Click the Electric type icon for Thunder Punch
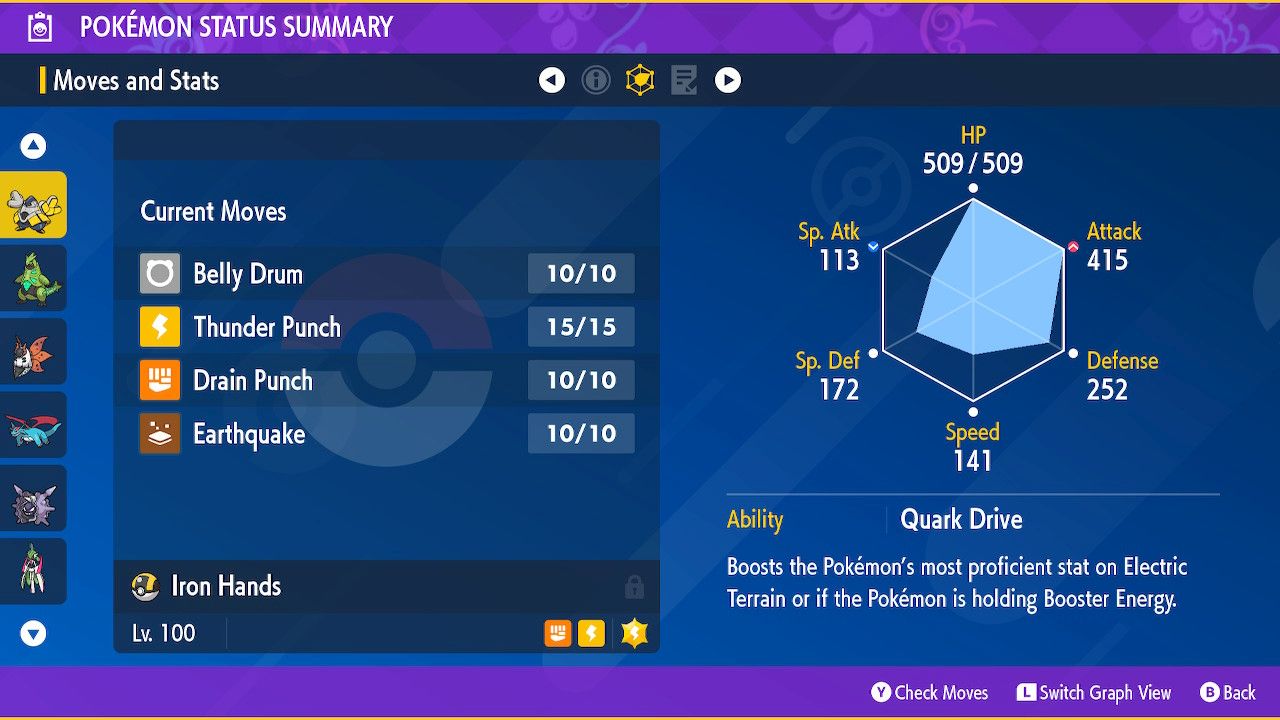Image resolution: width=1280 pixels, height=720 pixels. pos(158,327)
